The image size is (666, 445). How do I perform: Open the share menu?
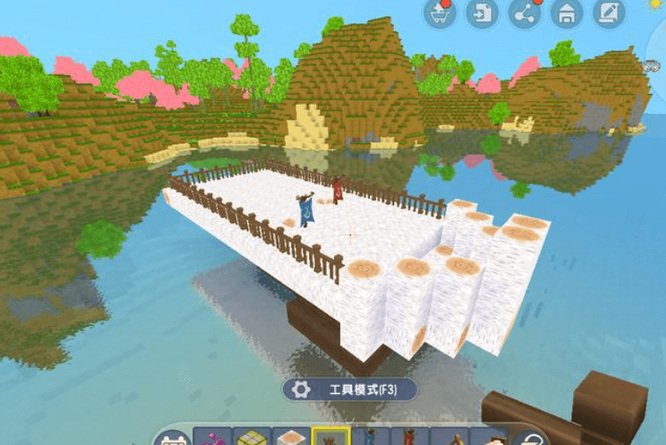click(x=524, y=14)
